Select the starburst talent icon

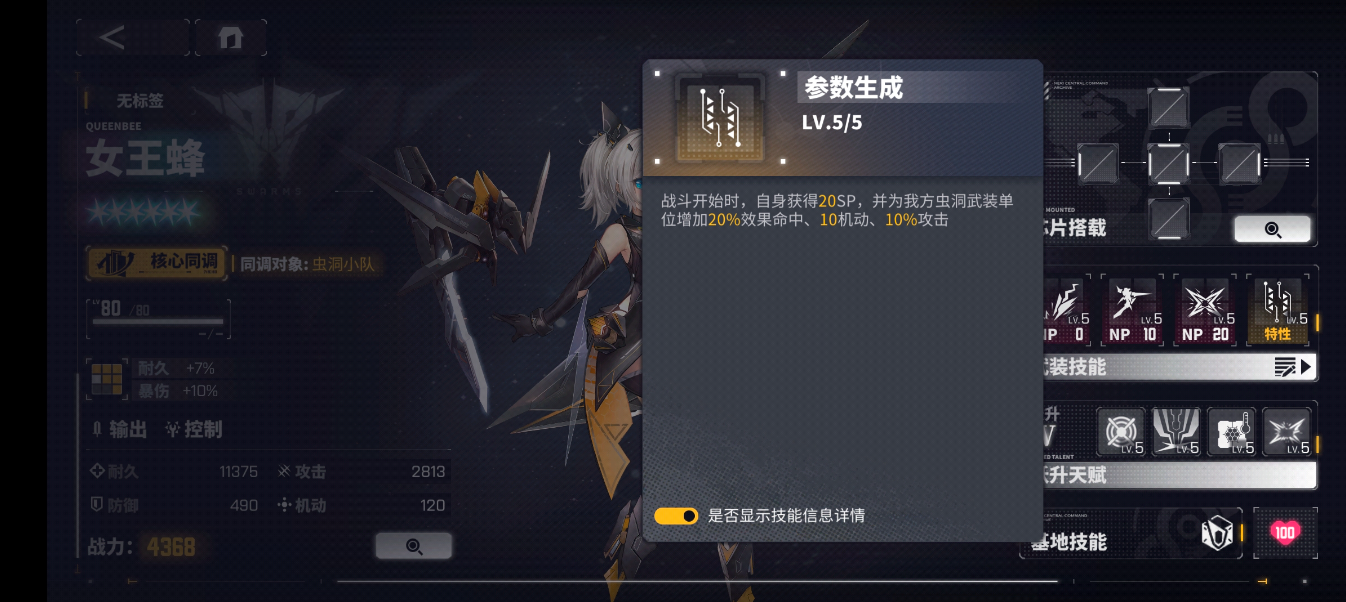tap(1286, 431)
